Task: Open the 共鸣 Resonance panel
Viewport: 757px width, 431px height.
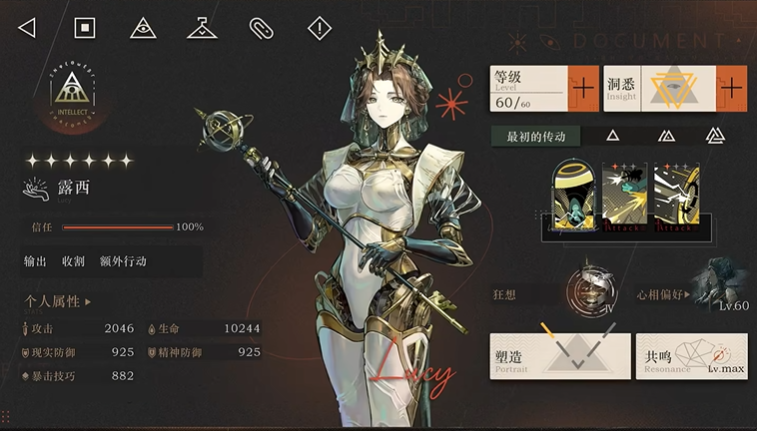Action: [x=691, y=356]
